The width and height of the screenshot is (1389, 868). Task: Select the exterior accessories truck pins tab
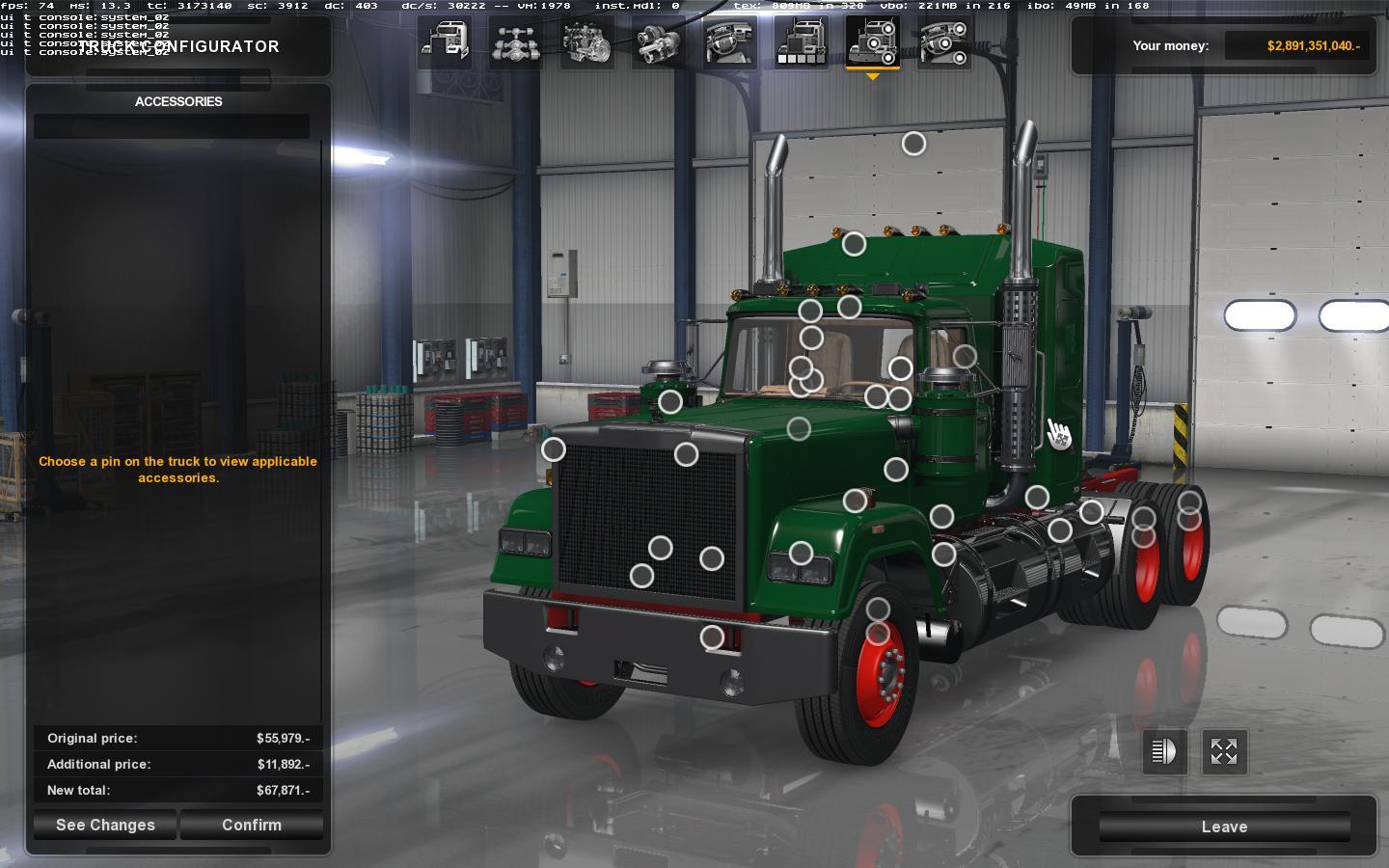pyautogui.click(x=873, y=42)
